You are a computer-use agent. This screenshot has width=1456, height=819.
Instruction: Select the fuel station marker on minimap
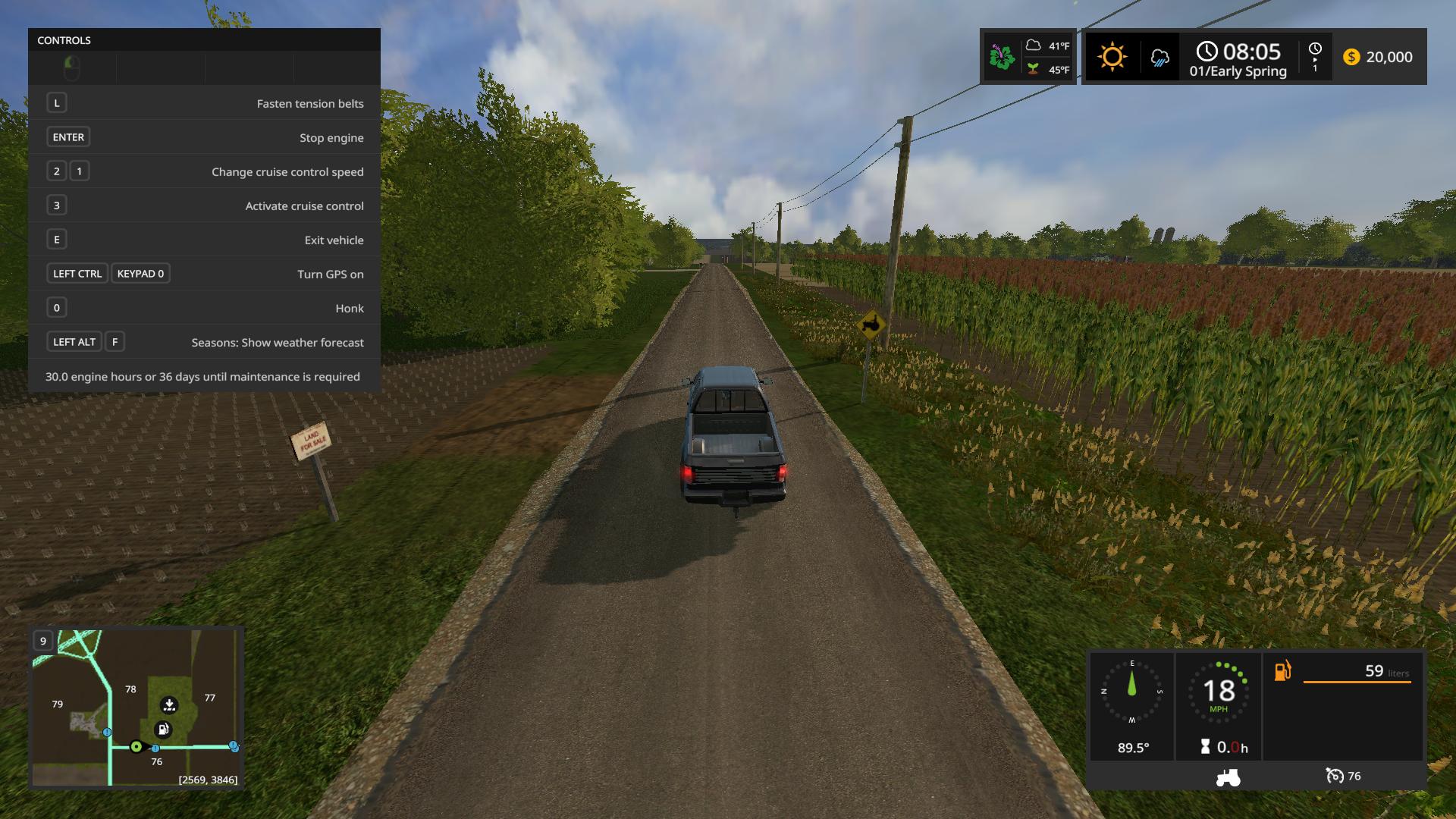[163, 730]
